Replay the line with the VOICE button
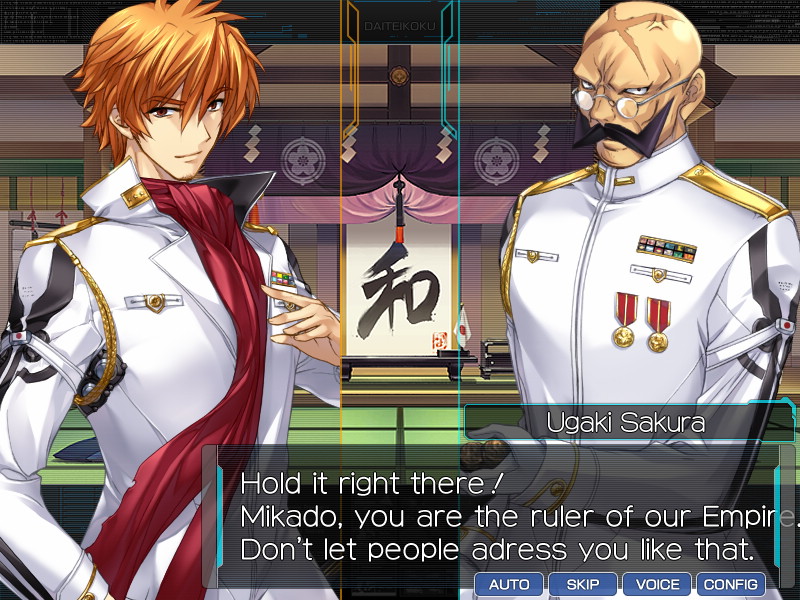Screen dimensions: 800x600 point(657,584)
